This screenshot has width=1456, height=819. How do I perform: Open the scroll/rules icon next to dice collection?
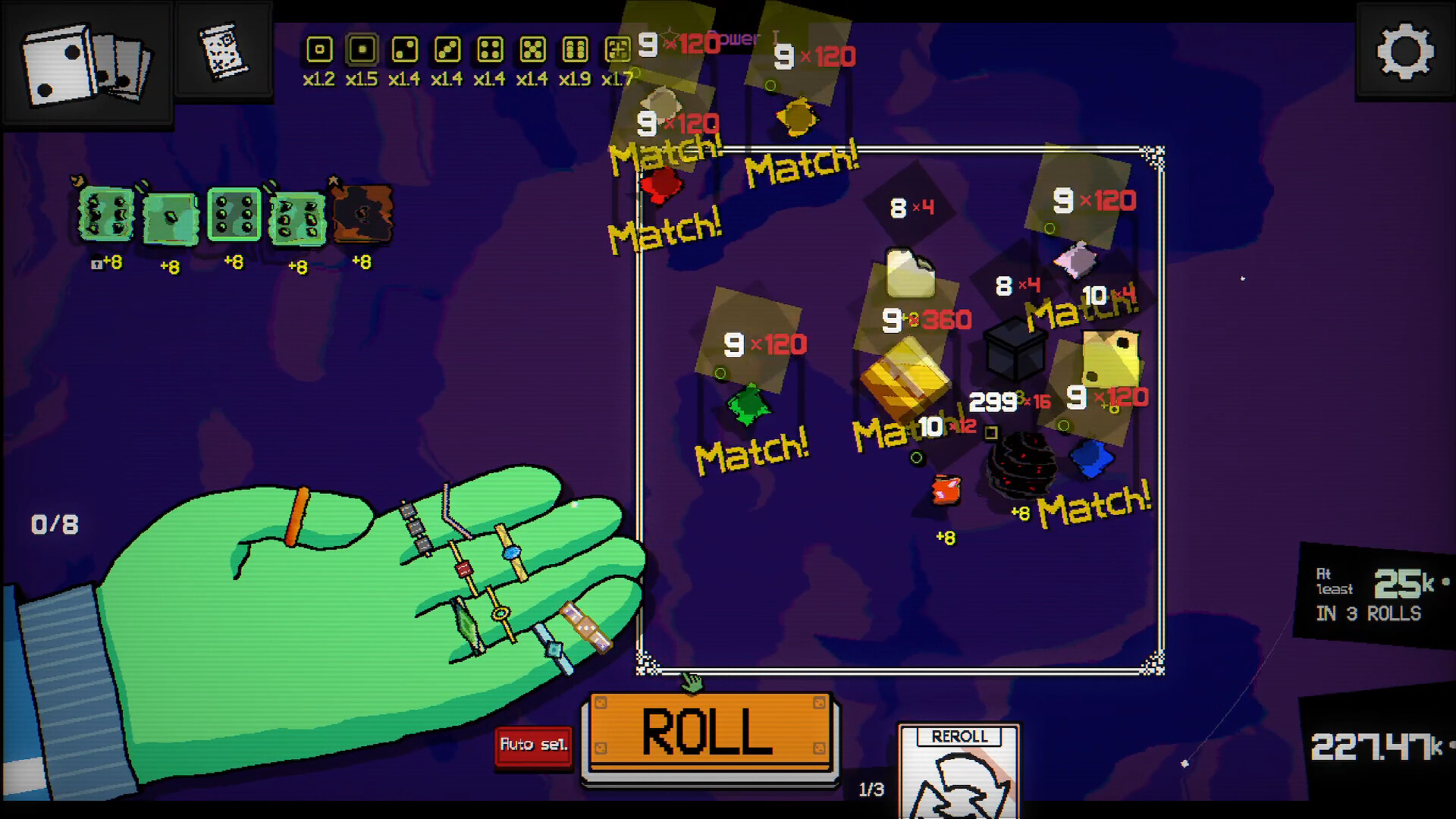pos(223,53)
